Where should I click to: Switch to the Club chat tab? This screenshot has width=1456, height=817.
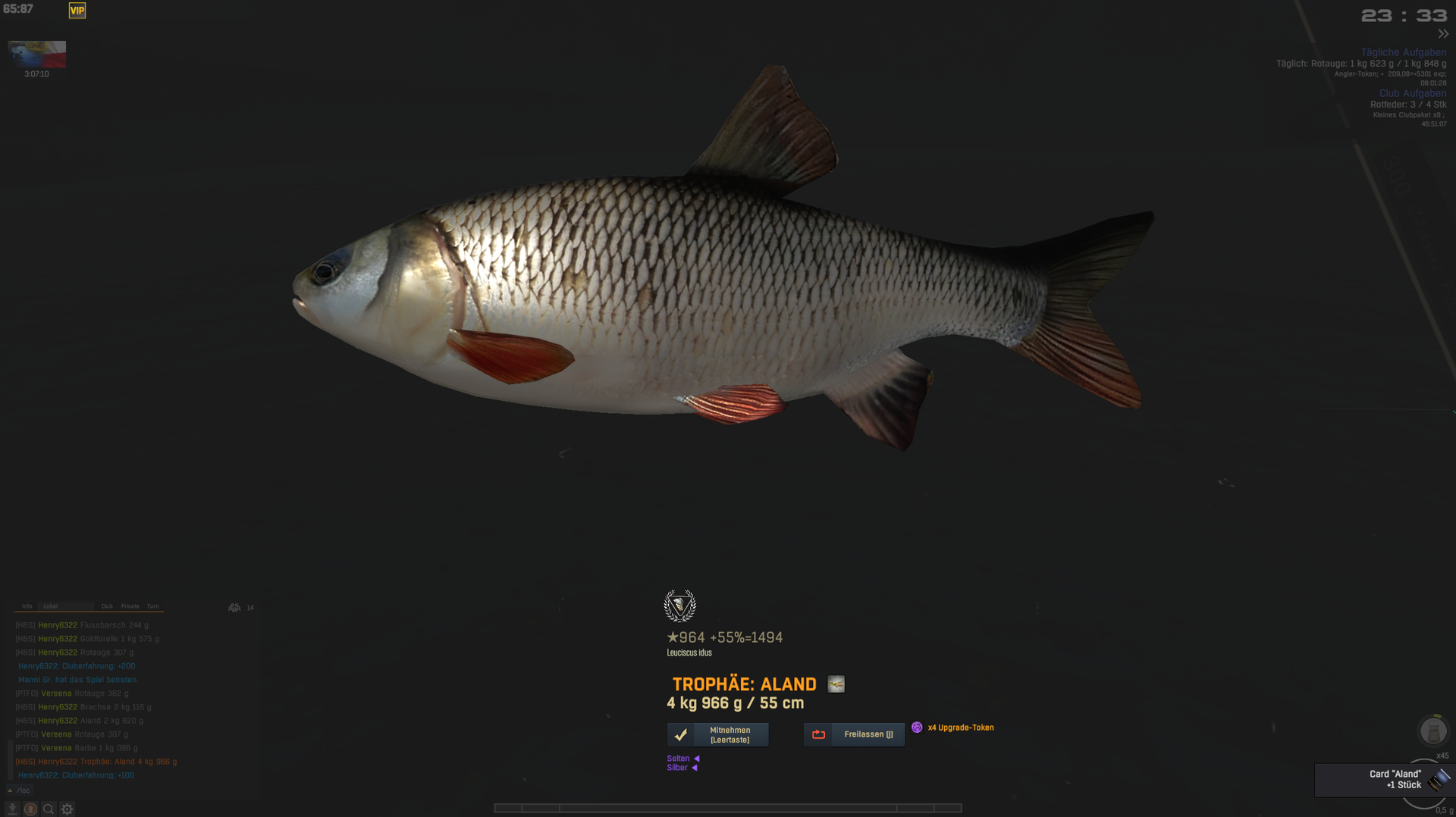coord(107,606)
